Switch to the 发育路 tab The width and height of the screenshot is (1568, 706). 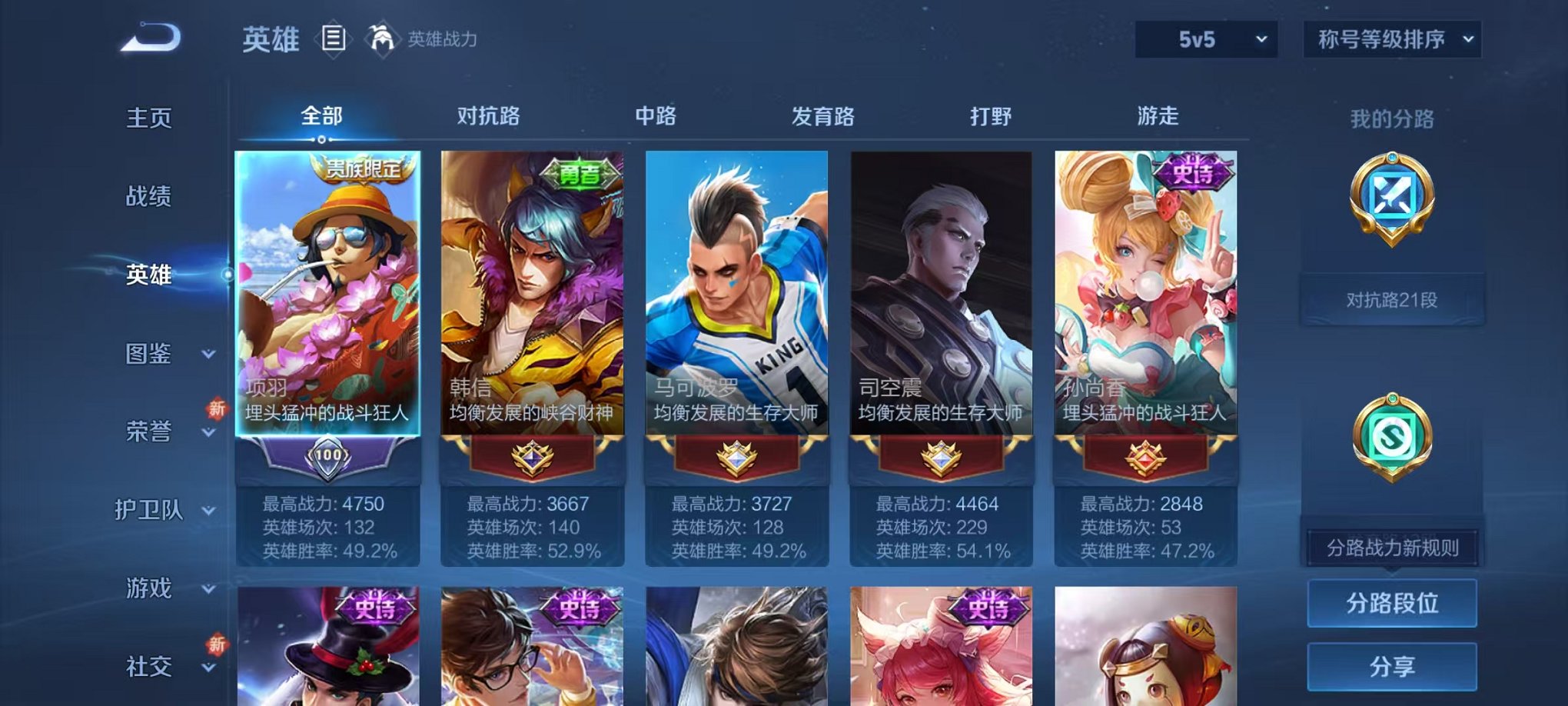pyautogui.click(x=824, y=116)
